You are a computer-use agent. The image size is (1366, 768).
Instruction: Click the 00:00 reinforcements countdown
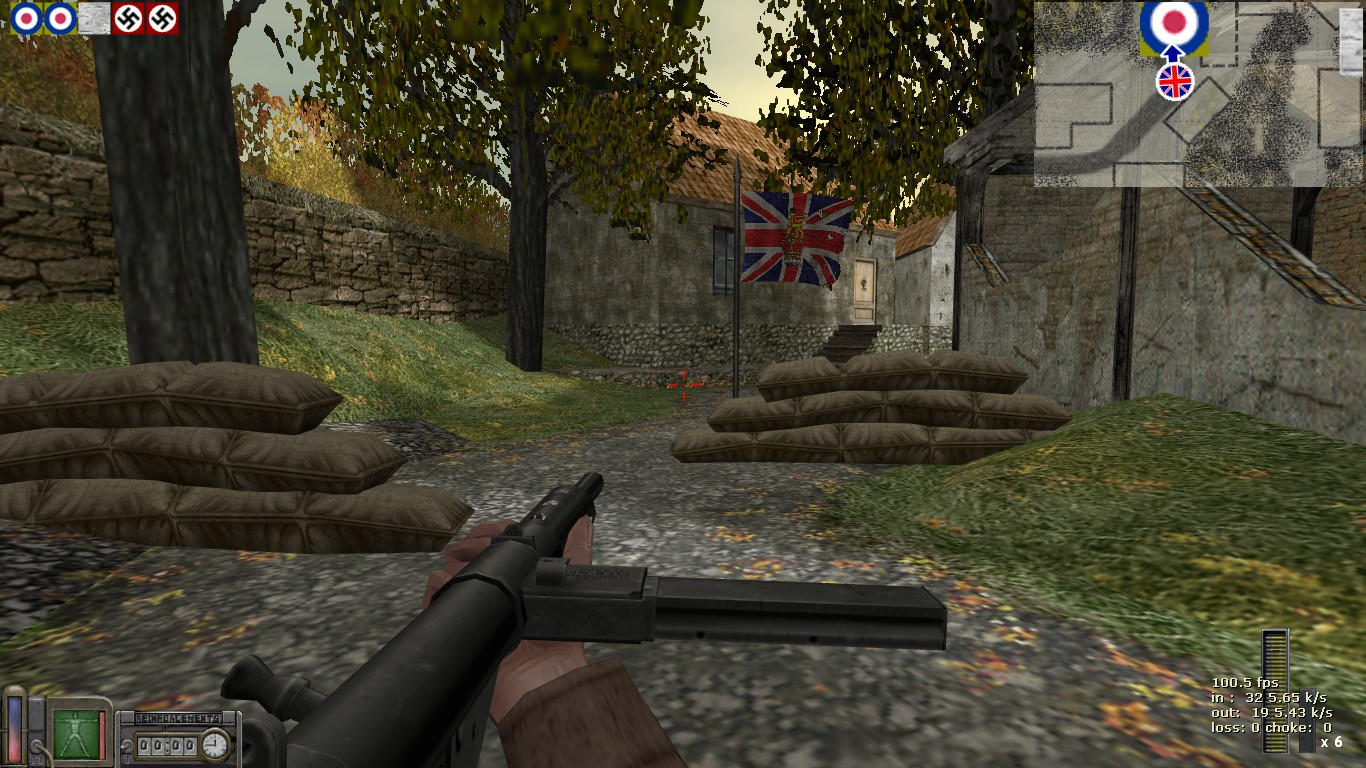pos(166,745)
